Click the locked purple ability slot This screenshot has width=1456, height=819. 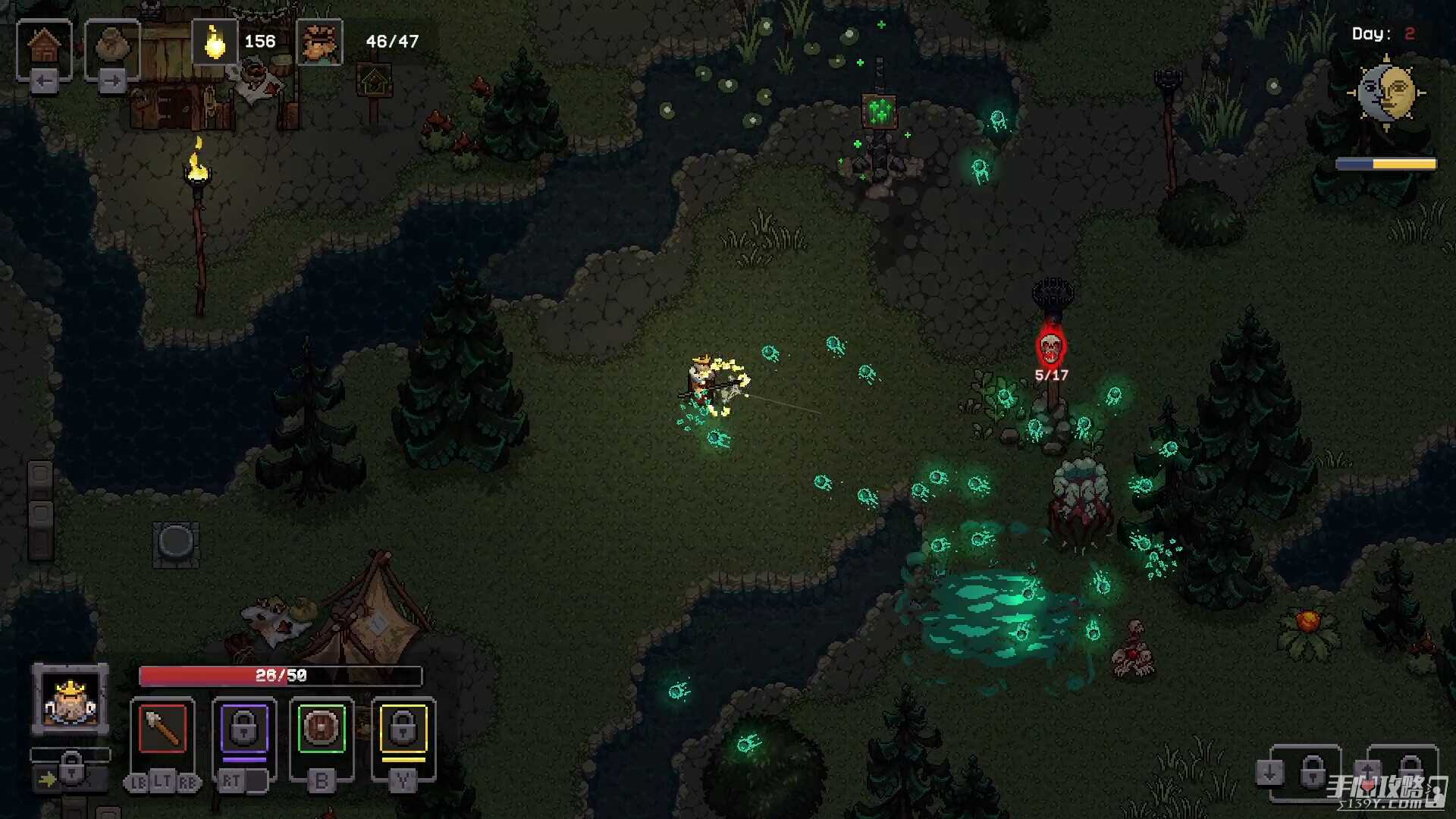[x=243, y=729]
